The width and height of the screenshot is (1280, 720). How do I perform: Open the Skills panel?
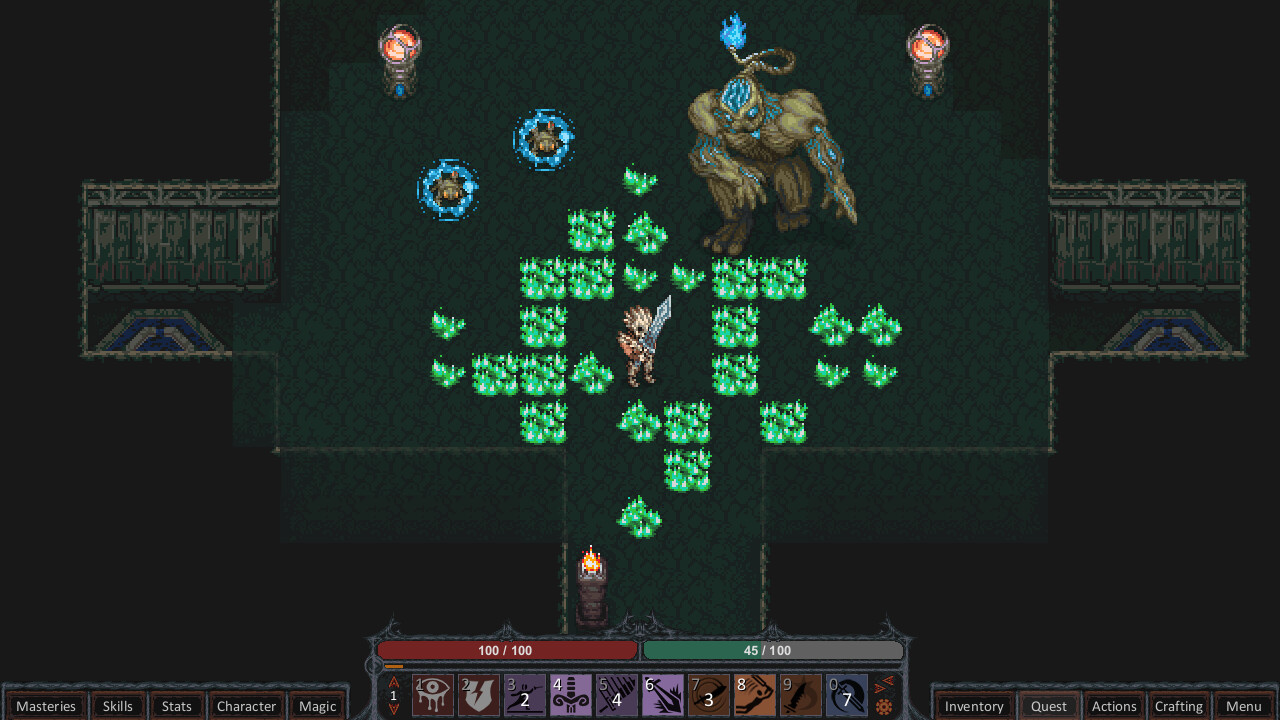(x=118, y=706)
